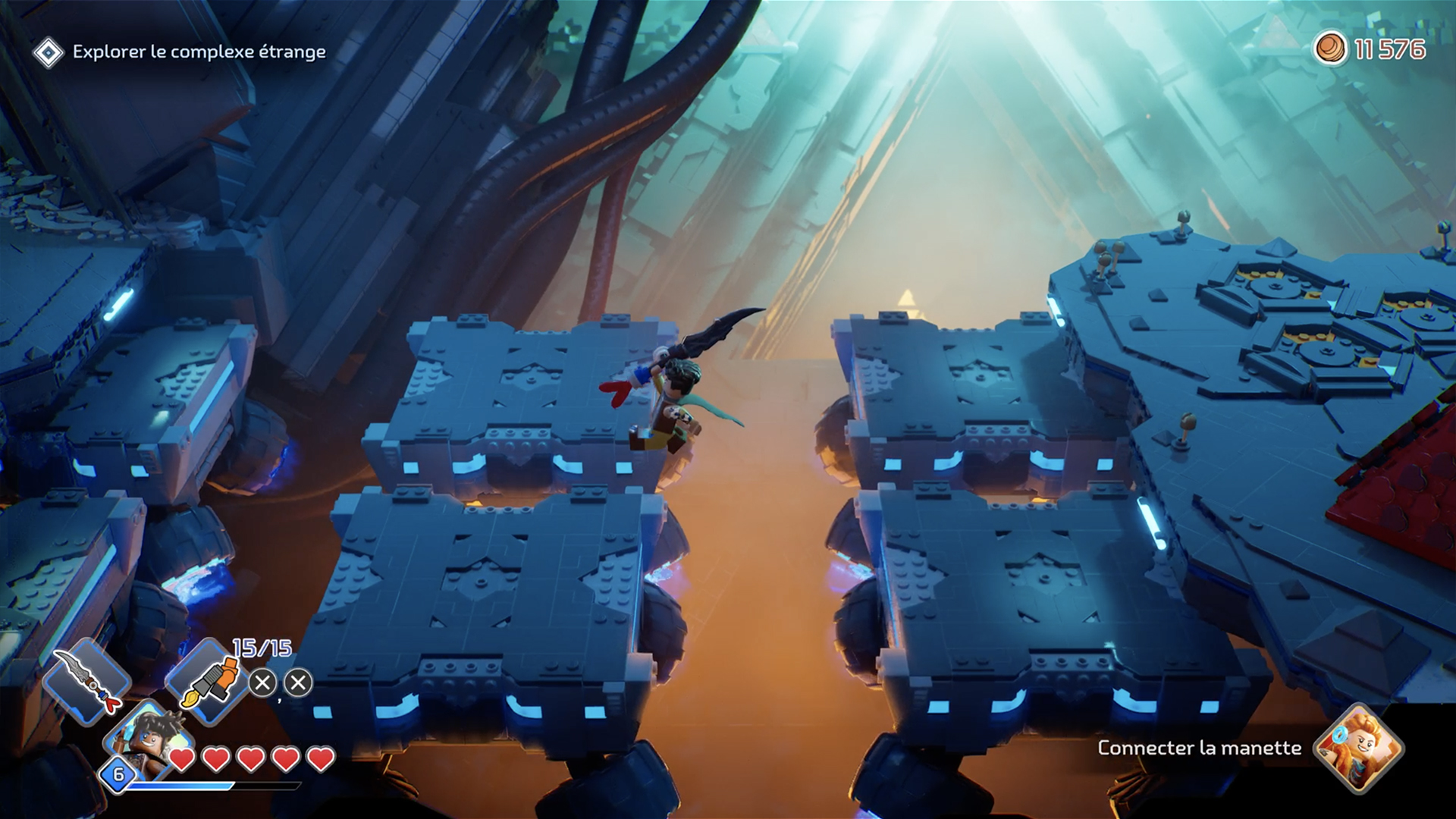Open the player character portrait
Viewport: 1456px width, 819px height.
[x=144, y=739]
